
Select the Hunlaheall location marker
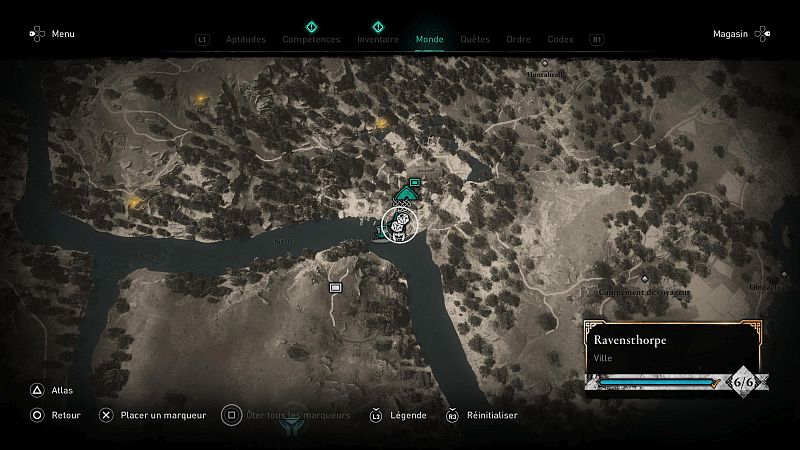[545, 63]
